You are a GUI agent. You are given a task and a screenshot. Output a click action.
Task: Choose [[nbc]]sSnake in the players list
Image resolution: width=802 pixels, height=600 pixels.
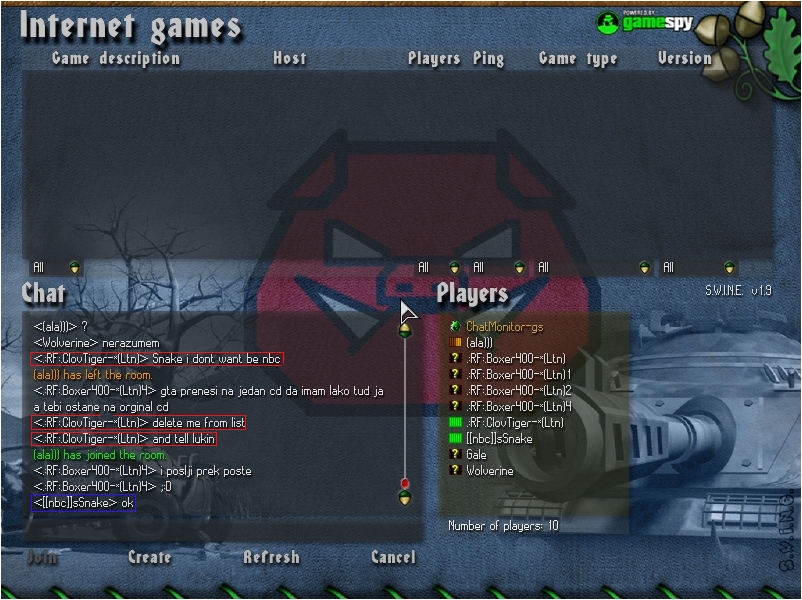click(499, 439)
